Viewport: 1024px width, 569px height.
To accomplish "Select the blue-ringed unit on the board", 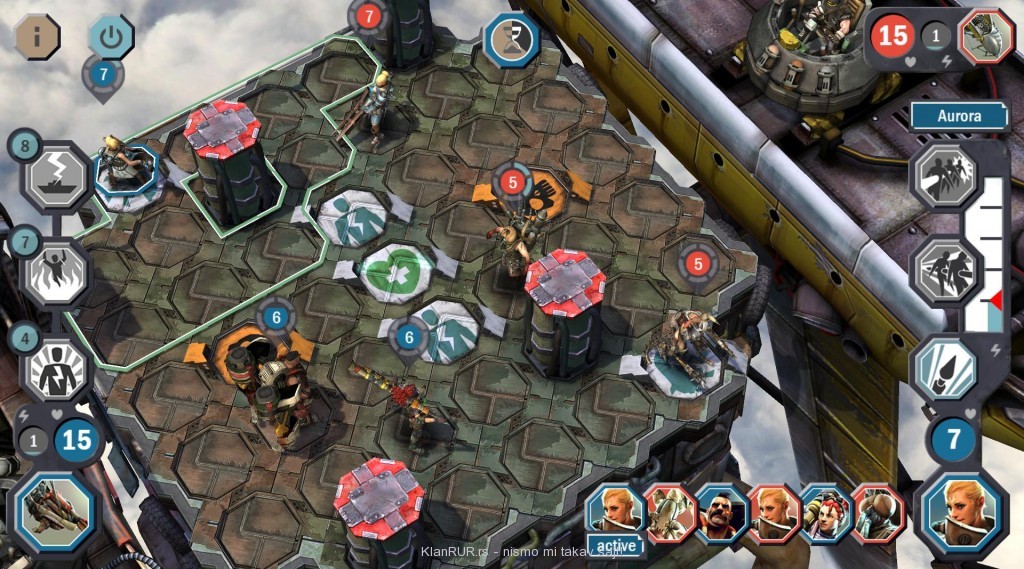I will pos(126,170).
